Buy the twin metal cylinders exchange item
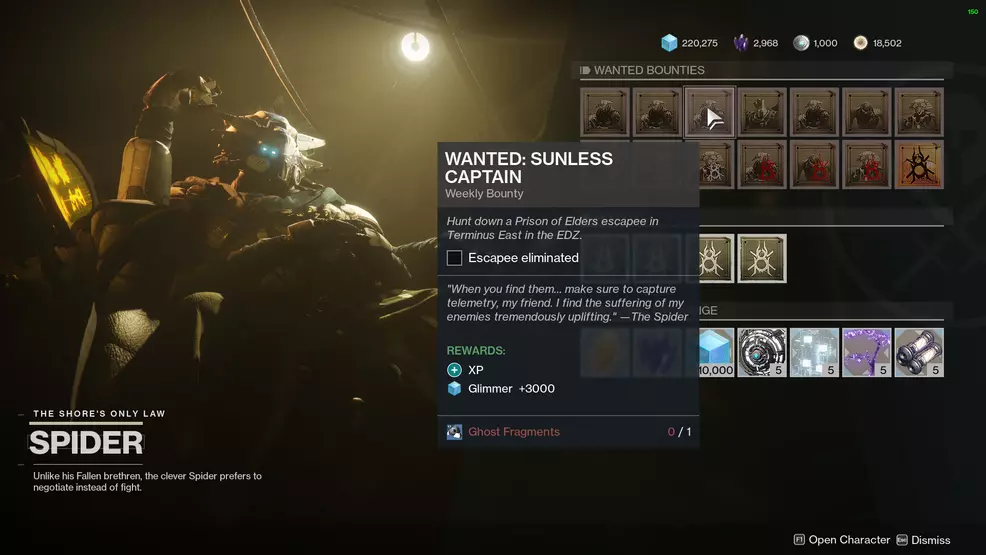This screenshot has width=986, height=555. click(919, 352)
